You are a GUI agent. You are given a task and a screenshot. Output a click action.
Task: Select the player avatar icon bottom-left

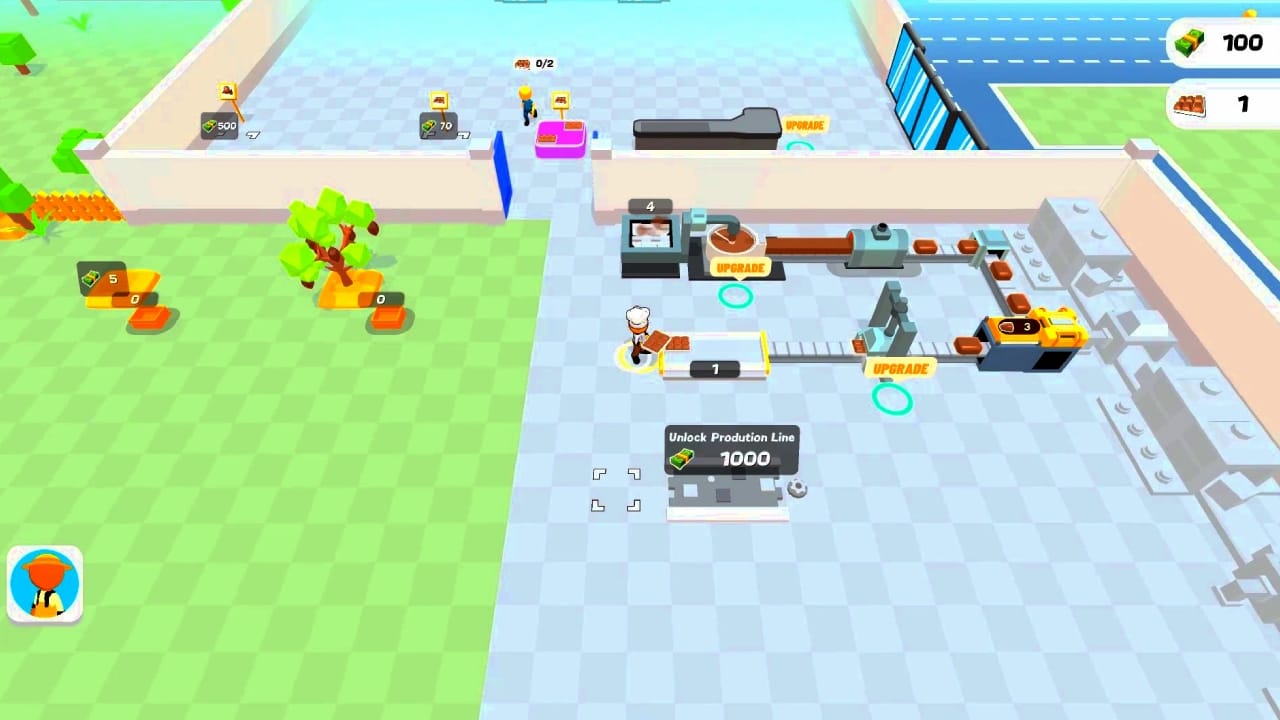click(x=44, y=583)
